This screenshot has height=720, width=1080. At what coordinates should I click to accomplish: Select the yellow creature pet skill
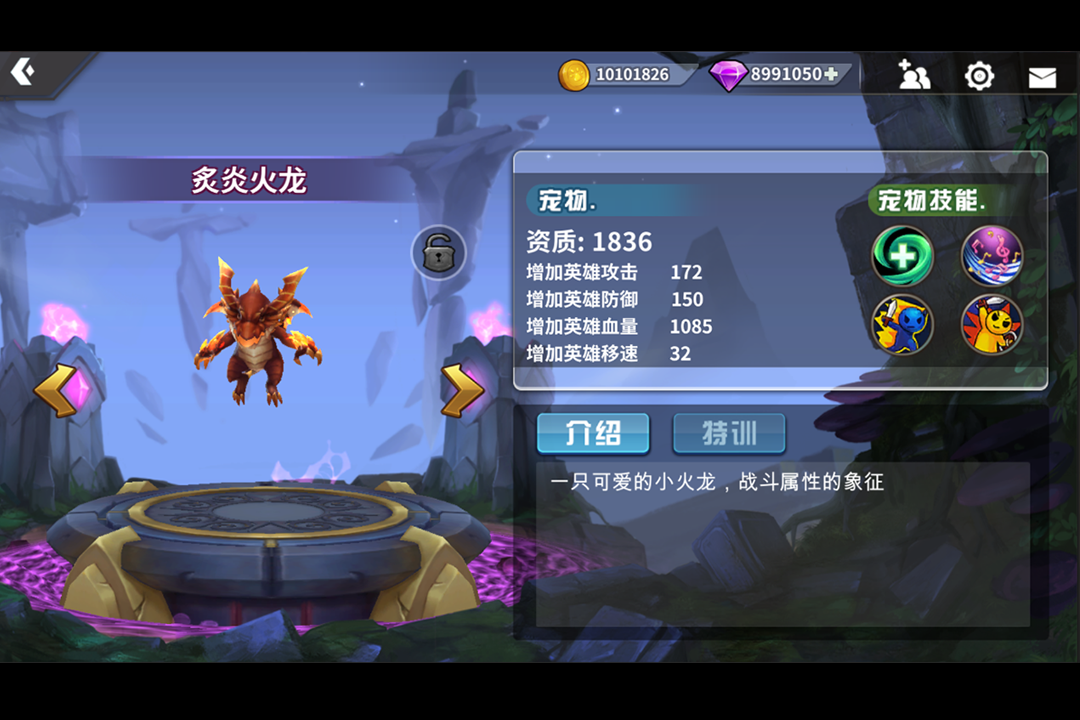992,325
